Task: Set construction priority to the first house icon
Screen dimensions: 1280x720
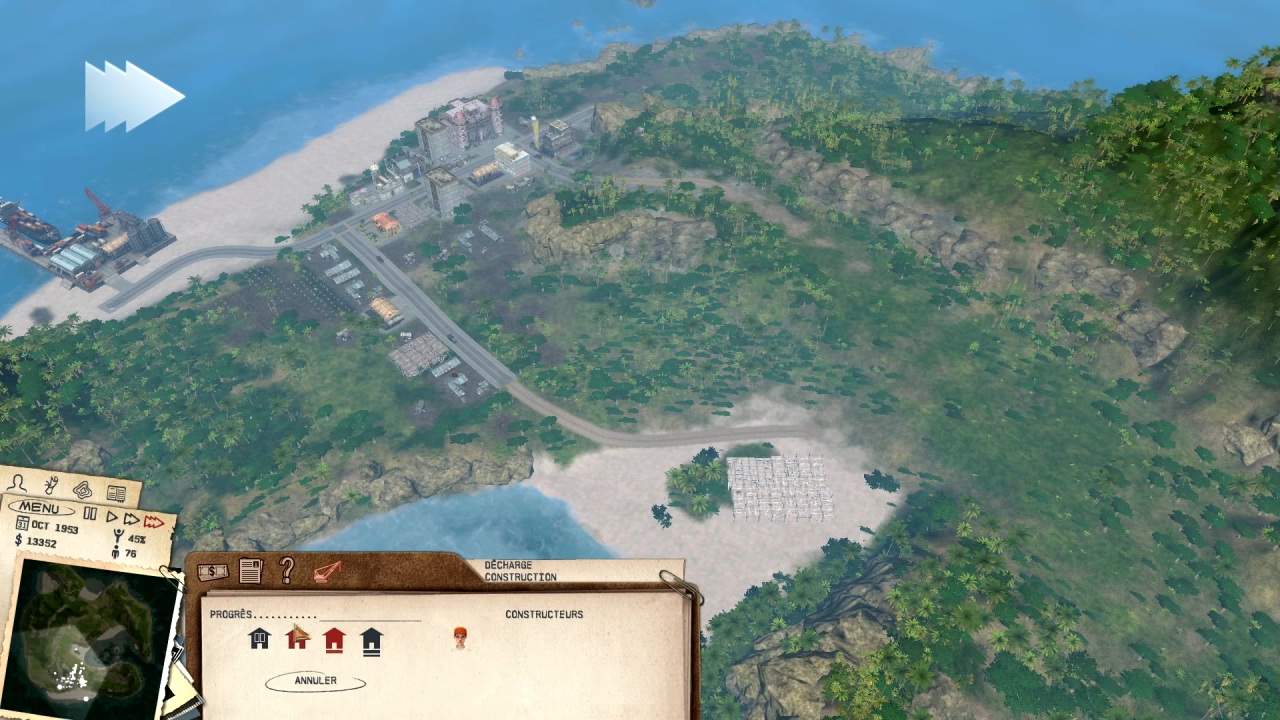Action: pos(259,639)
